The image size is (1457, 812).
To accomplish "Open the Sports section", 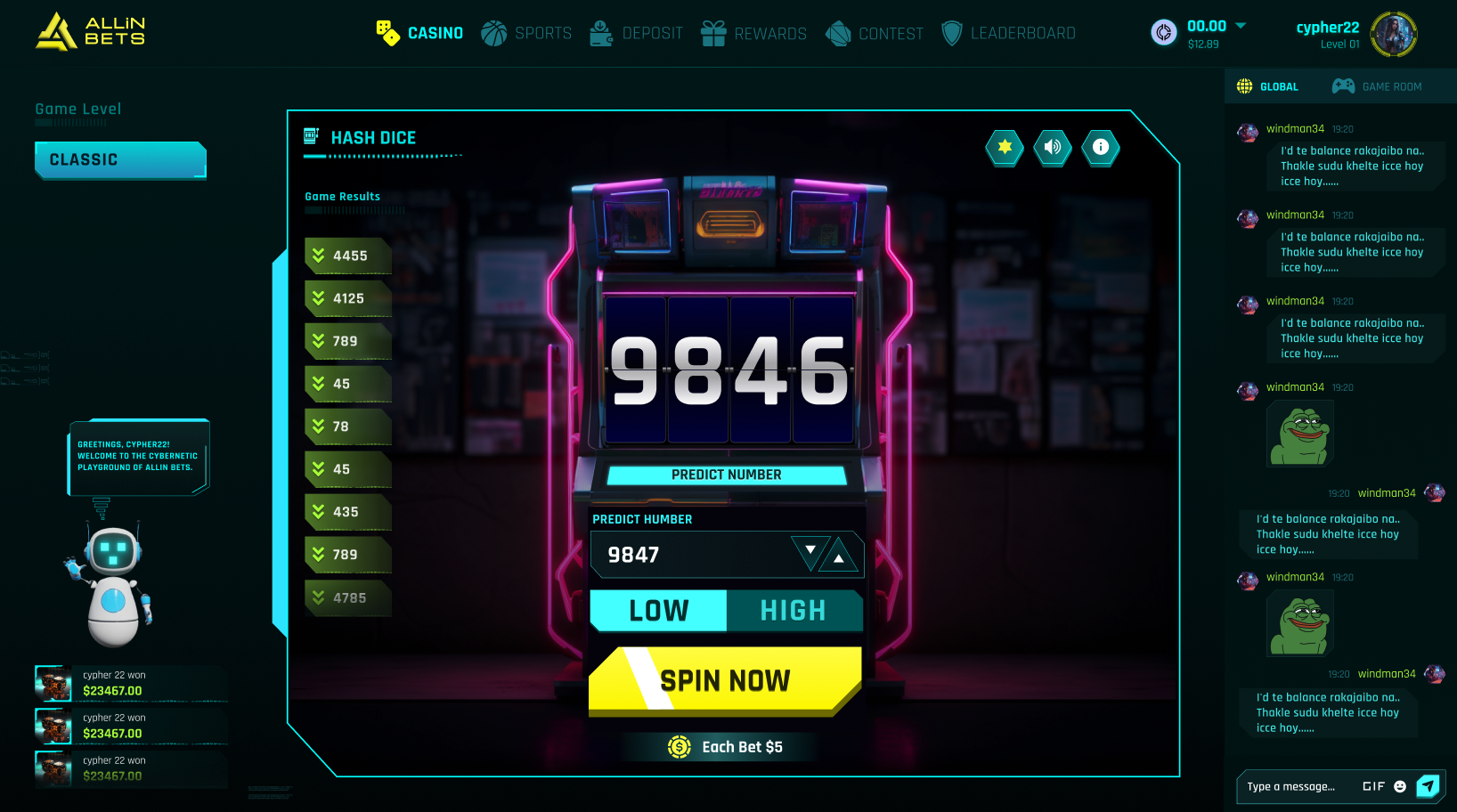I will coord(526,34).
